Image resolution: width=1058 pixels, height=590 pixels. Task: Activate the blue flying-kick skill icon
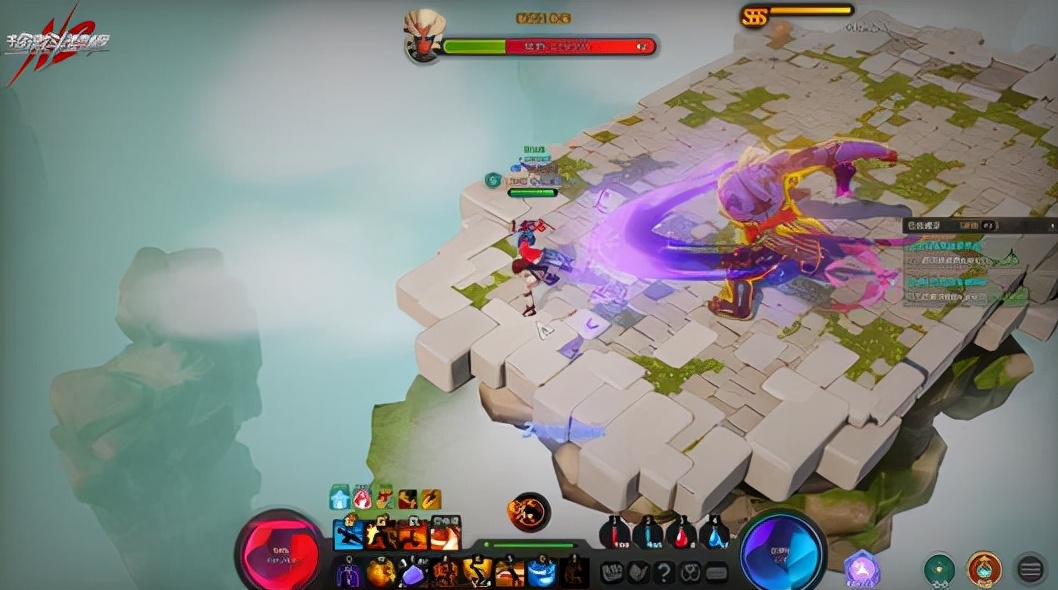[349, 533]
